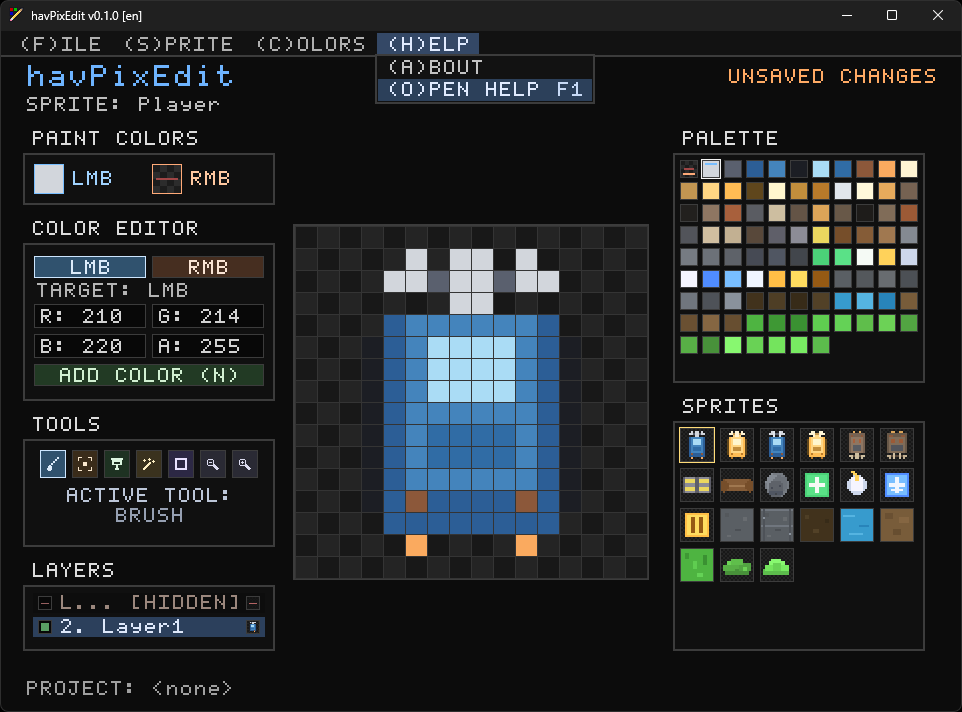
Task: Switch color editor target to RMB
Action: point(208,267)
